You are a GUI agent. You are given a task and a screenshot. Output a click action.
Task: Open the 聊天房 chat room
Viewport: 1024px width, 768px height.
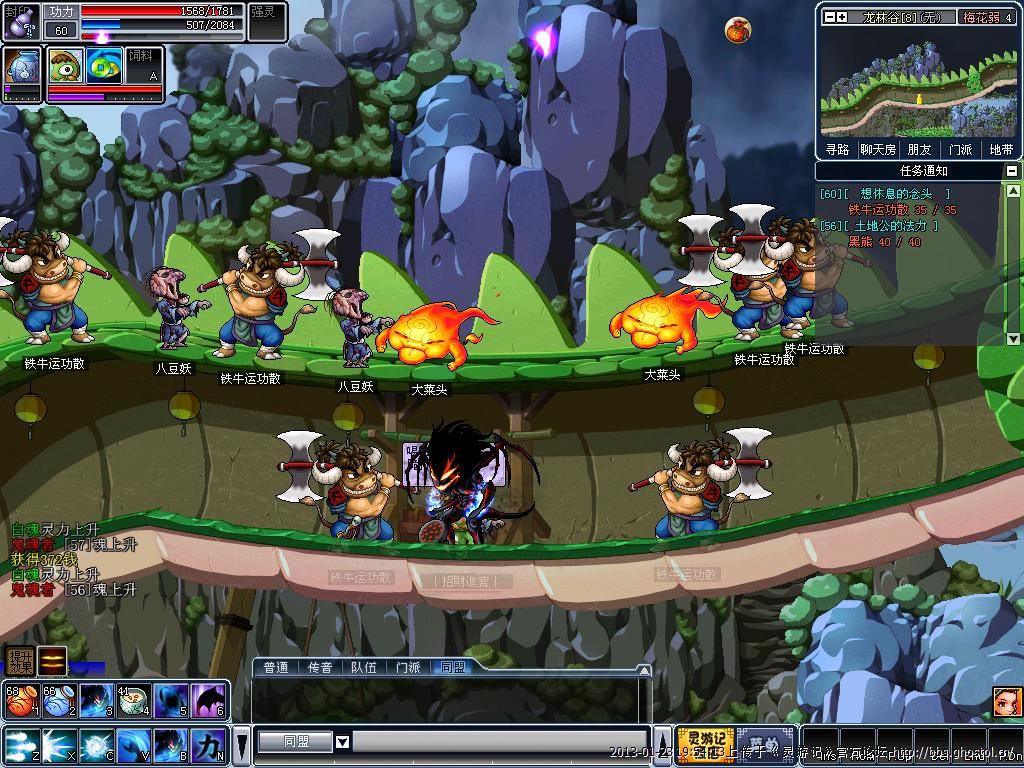(878, 149)
